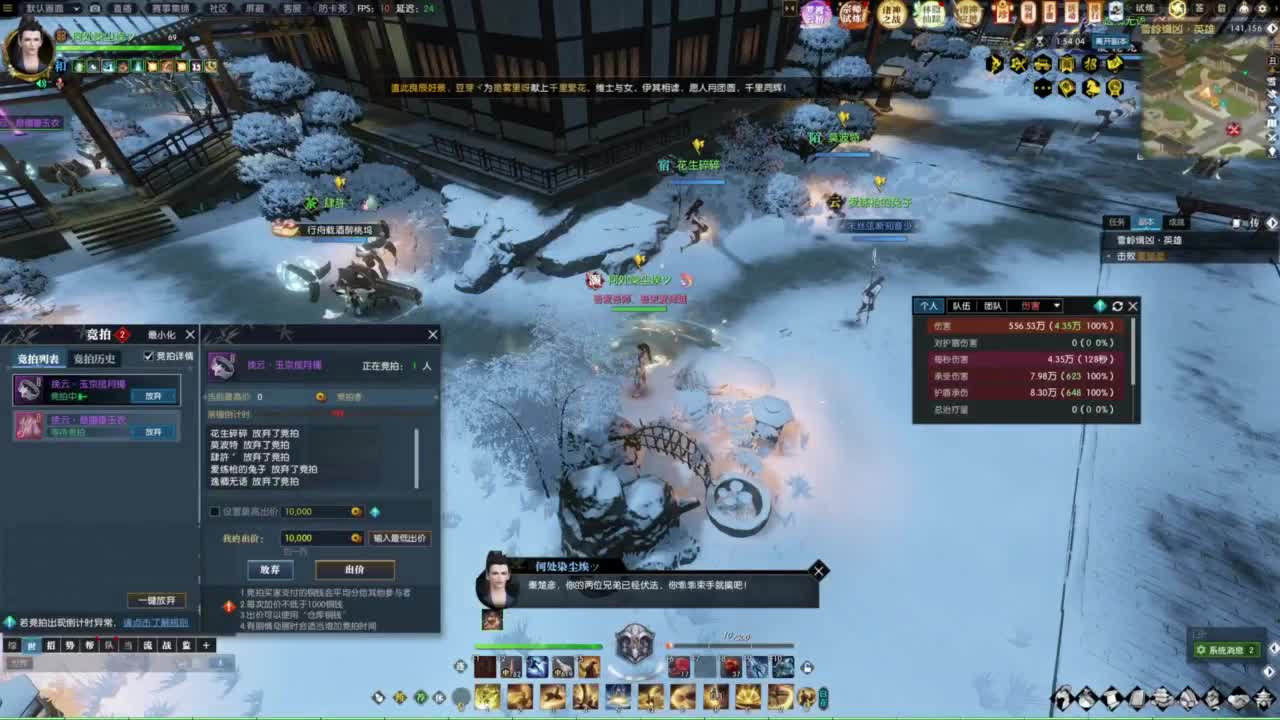Expand the 雪铃缠凶·英雄 entry in the quest tracker

(x=1150, y=240)
